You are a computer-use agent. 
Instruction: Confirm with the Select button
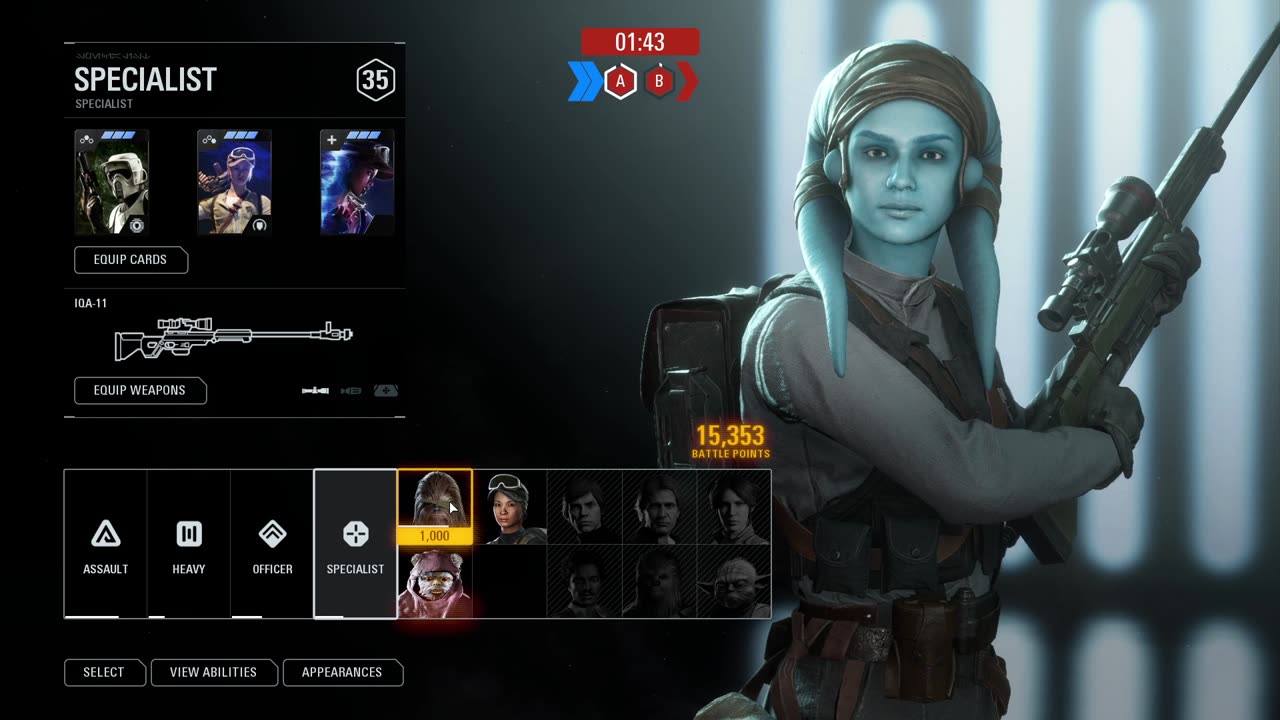104,672
